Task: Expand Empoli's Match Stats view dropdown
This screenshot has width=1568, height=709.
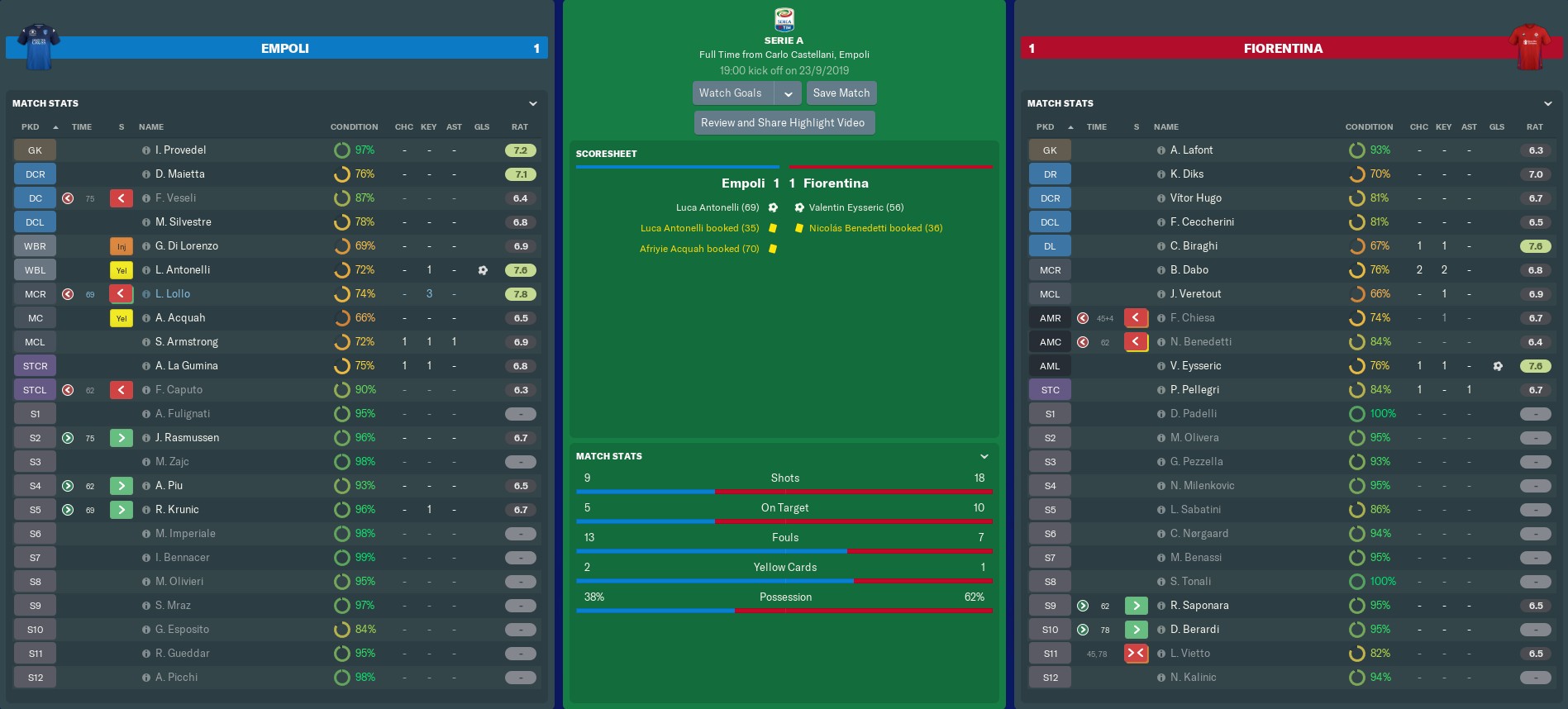Action: click(533, 103)
